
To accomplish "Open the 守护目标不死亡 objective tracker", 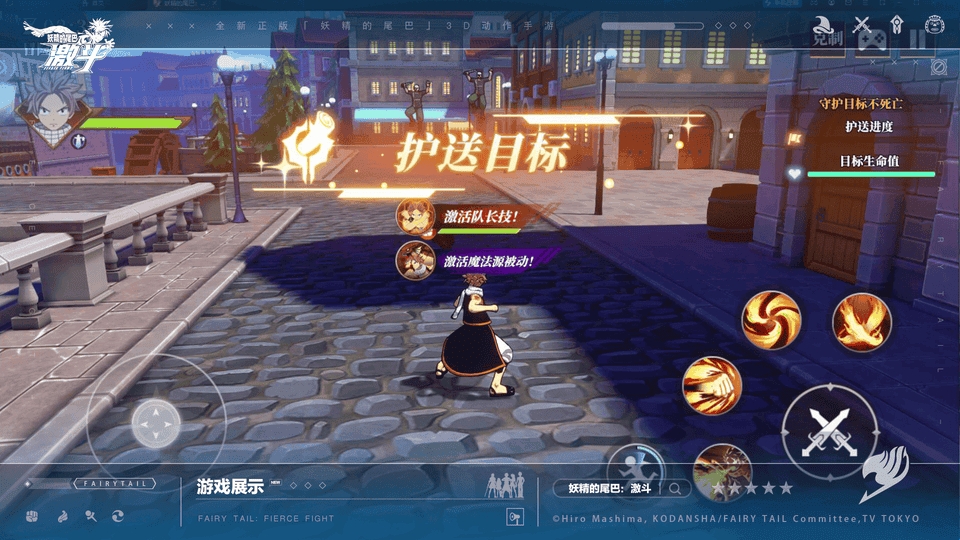I will 868,103.
